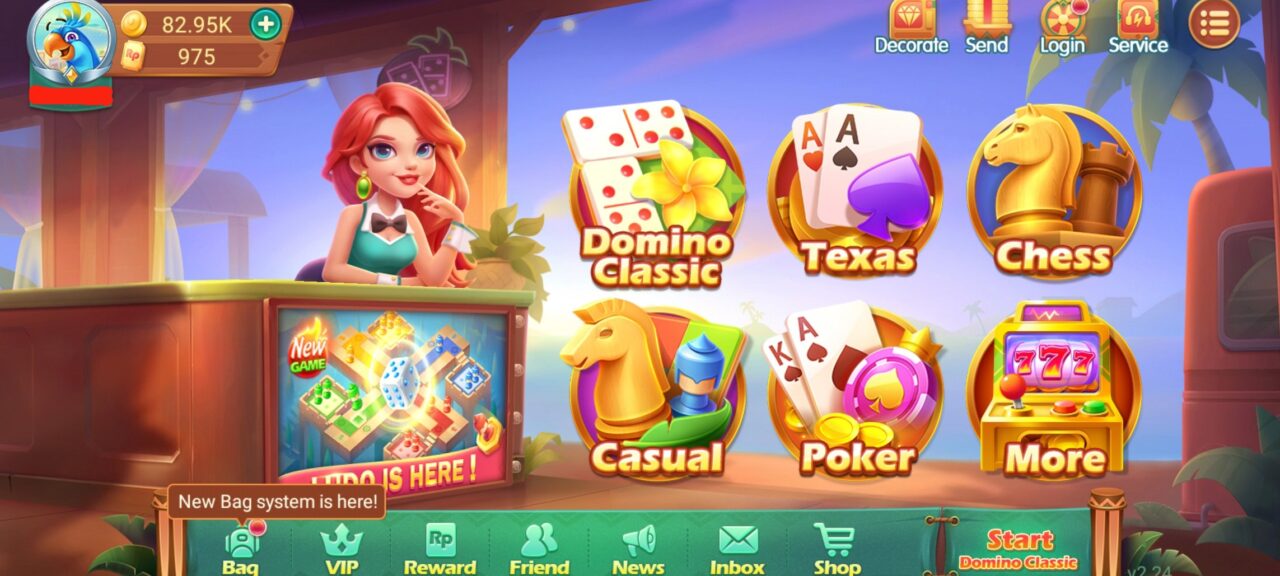Select the Chess game tile

[x=1055, y=195]
